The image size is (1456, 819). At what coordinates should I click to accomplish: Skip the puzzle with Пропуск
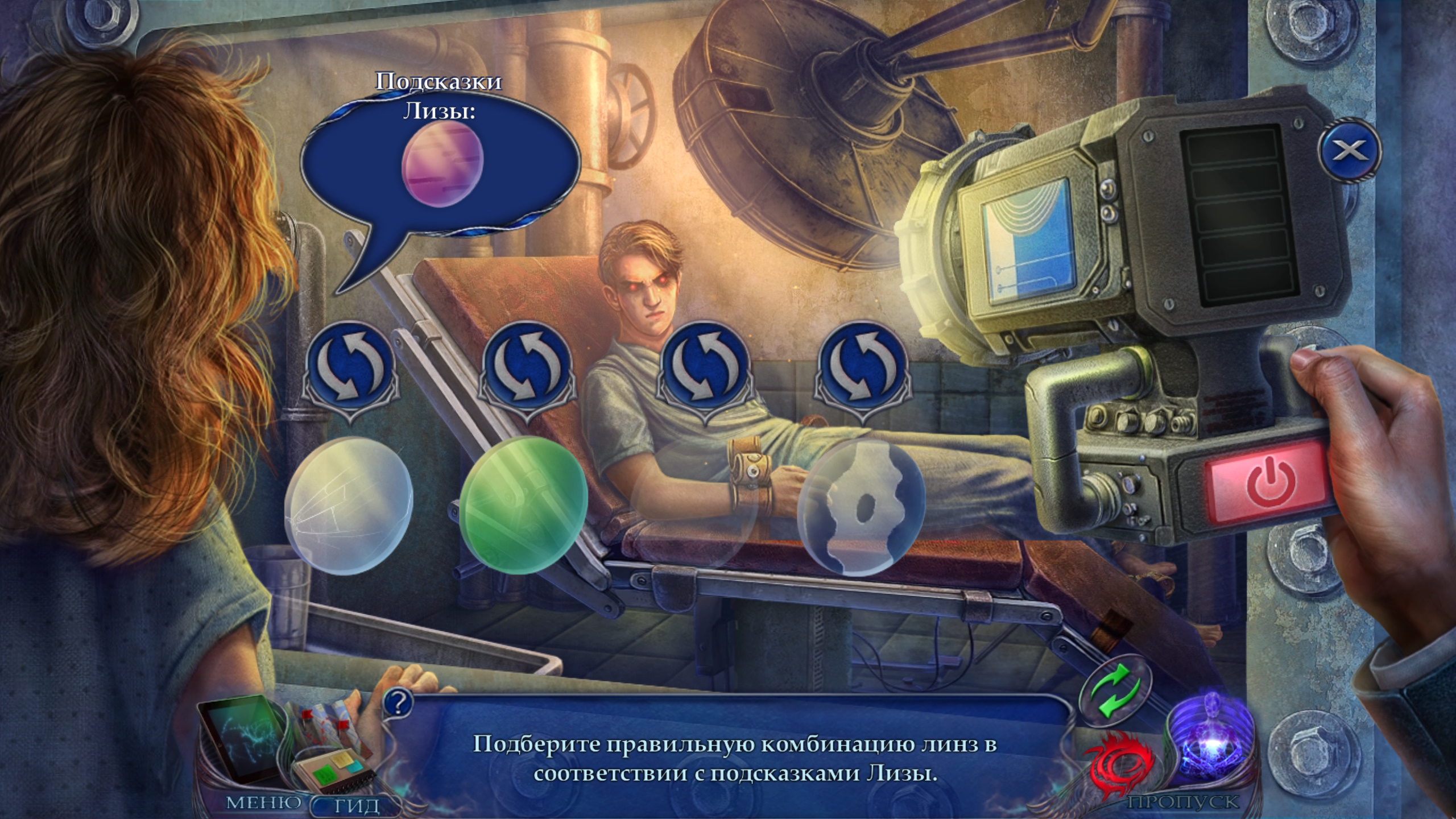click(1183, 803)
